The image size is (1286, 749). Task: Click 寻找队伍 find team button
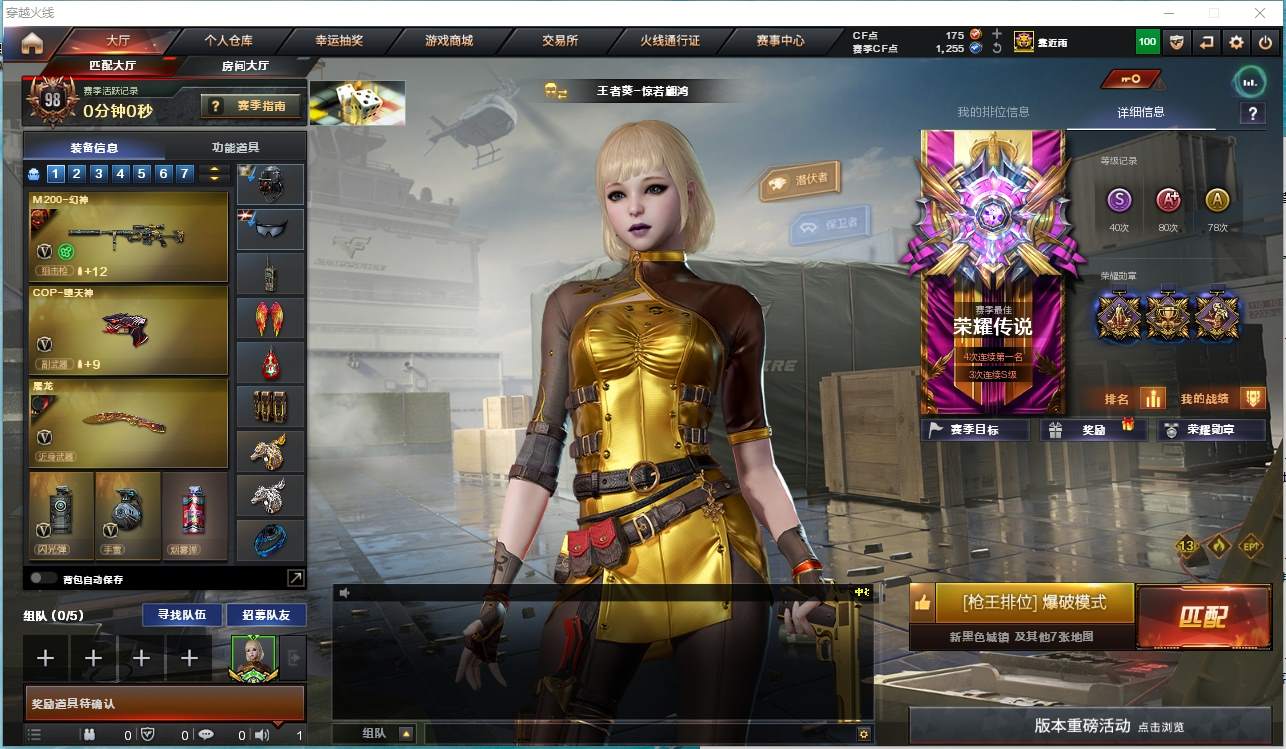[175, 615]
